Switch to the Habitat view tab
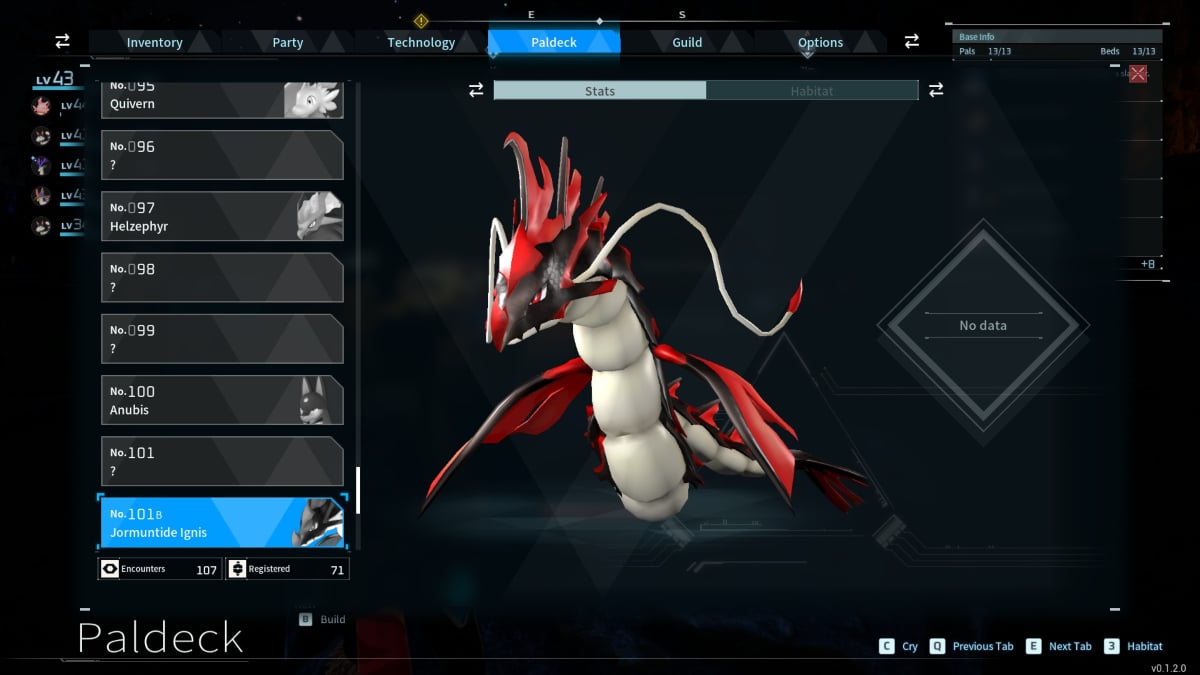 pos(811,91)
